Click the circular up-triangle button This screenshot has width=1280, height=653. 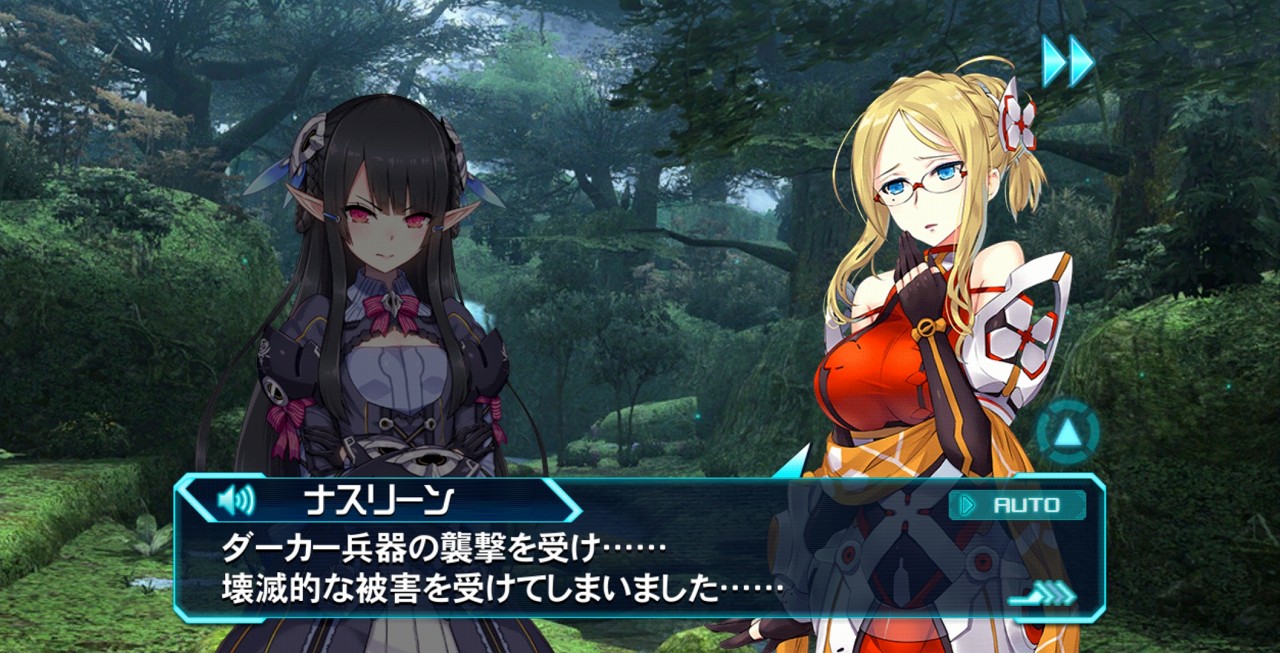pyautogui.click(x=1067, y=433)
